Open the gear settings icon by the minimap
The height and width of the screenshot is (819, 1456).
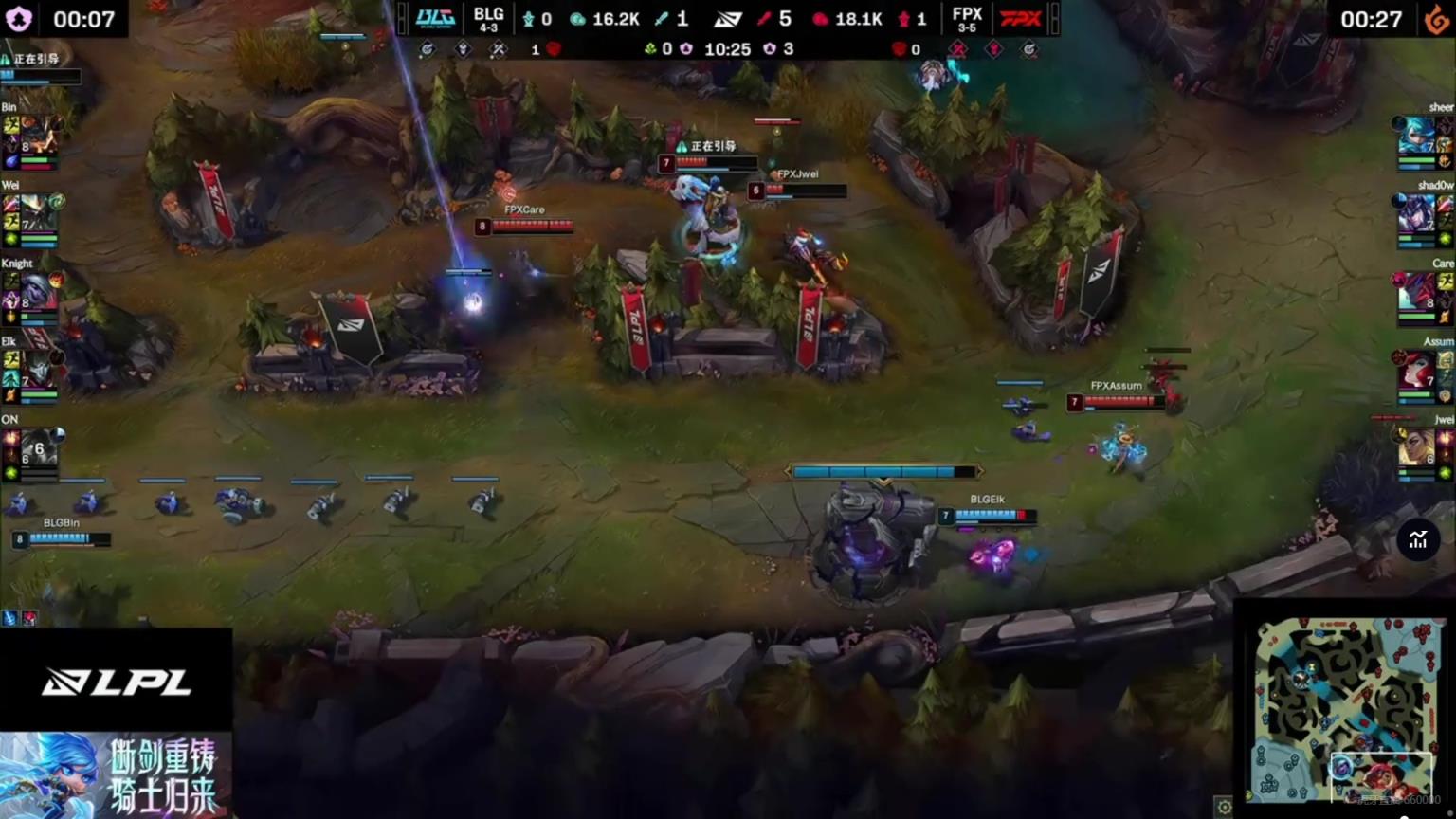tap(1224, 807)
